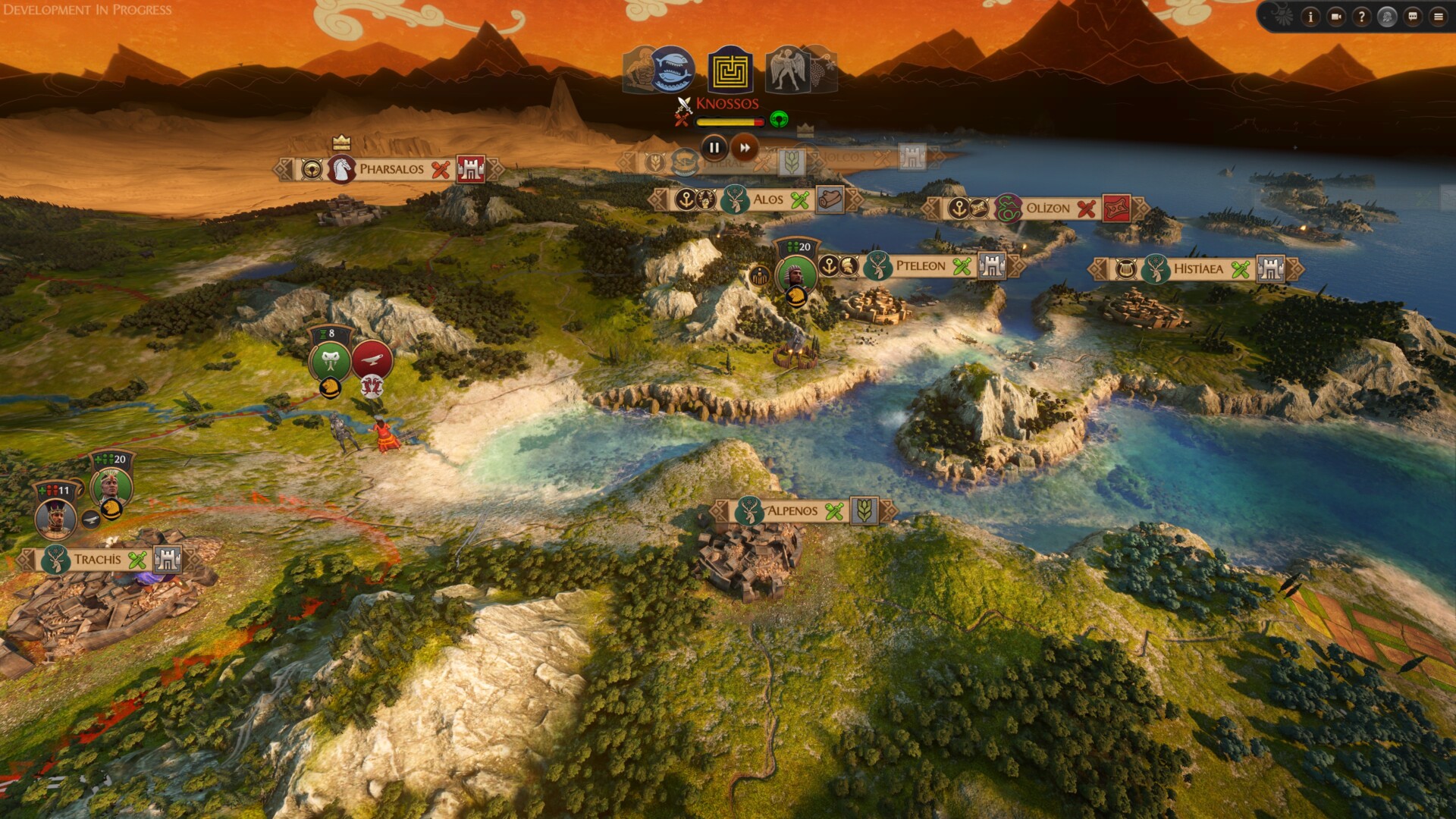Click the camera icon in the top toolbar
Screen dimensions: 1456x819
coord(1336,17)
